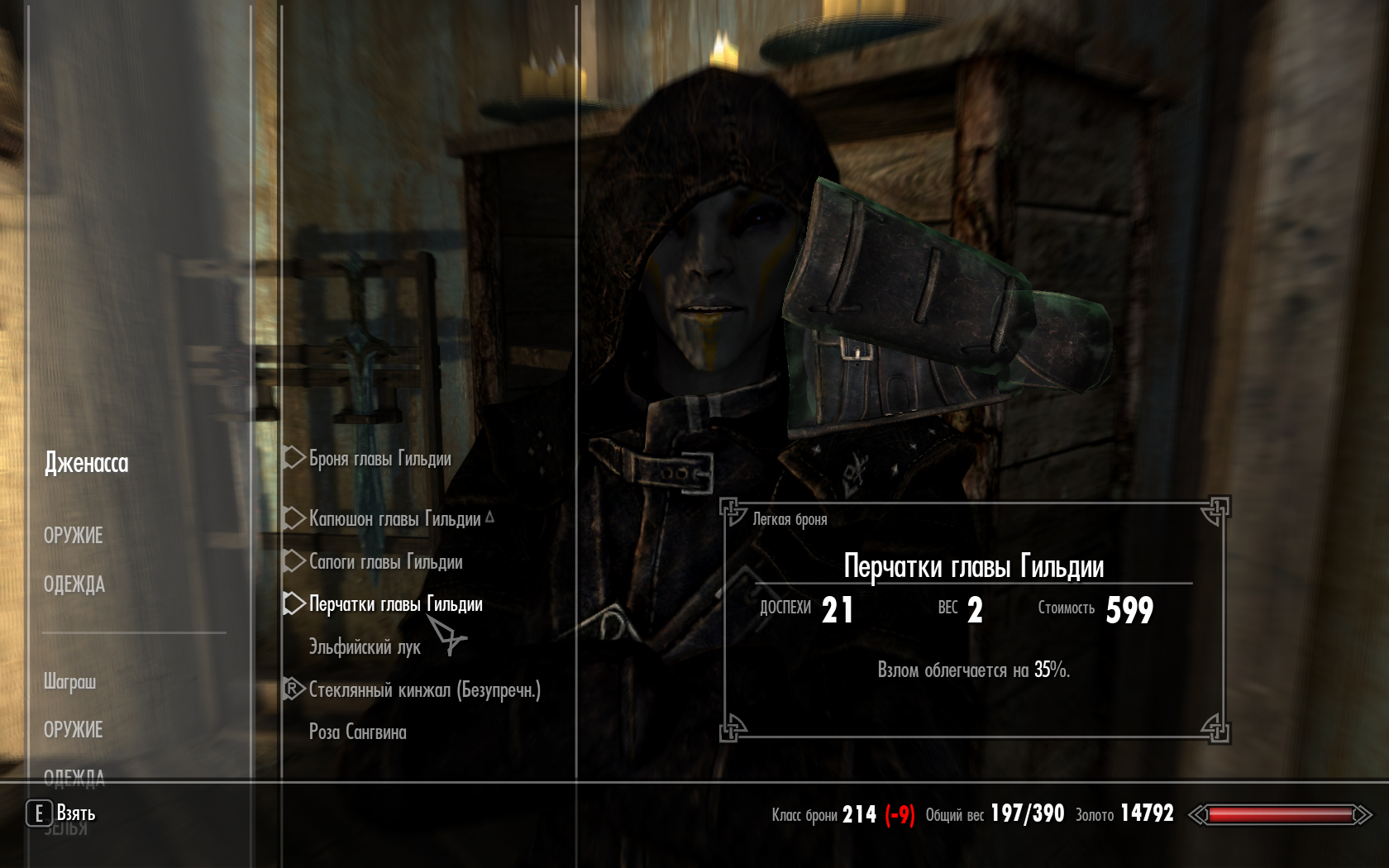Choose Сапоги главы Гильдии from the list
The width and height of the screenshot is (1389, 868).
tap(385, 562)
